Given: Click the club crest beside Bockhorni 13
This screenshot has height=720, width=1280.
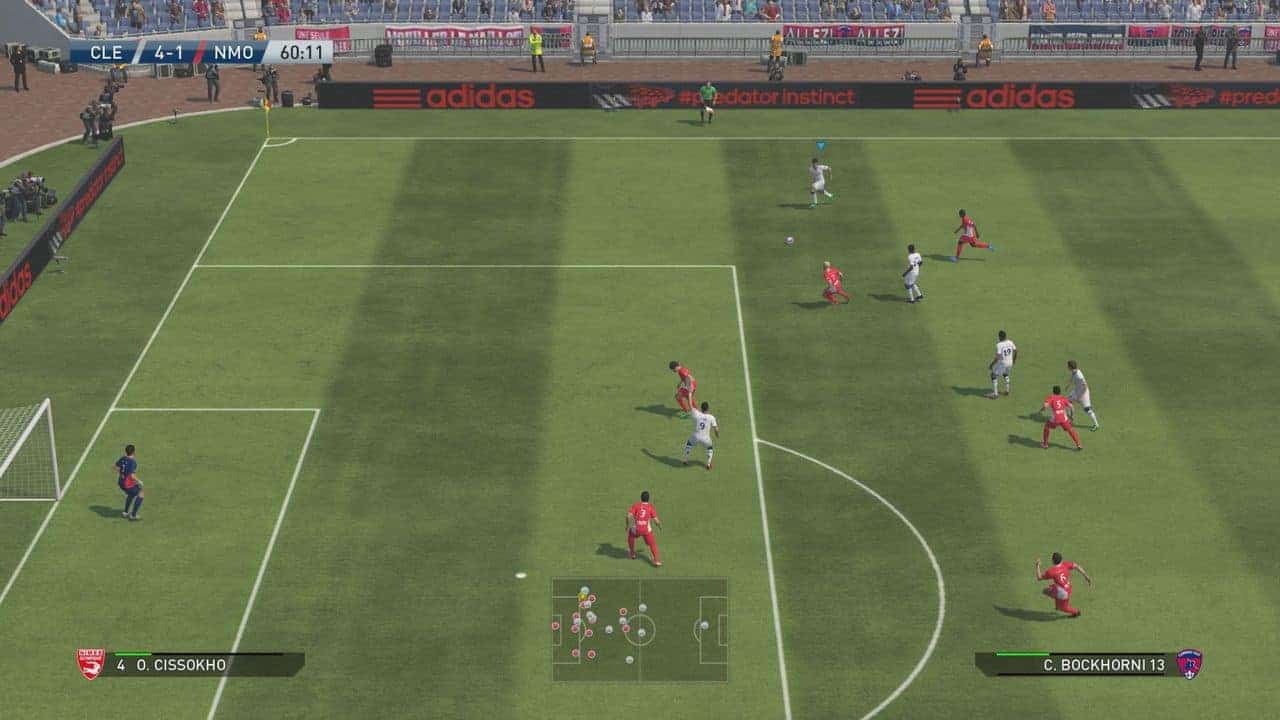Looking at the screenshot, I should click(1189, 664).
